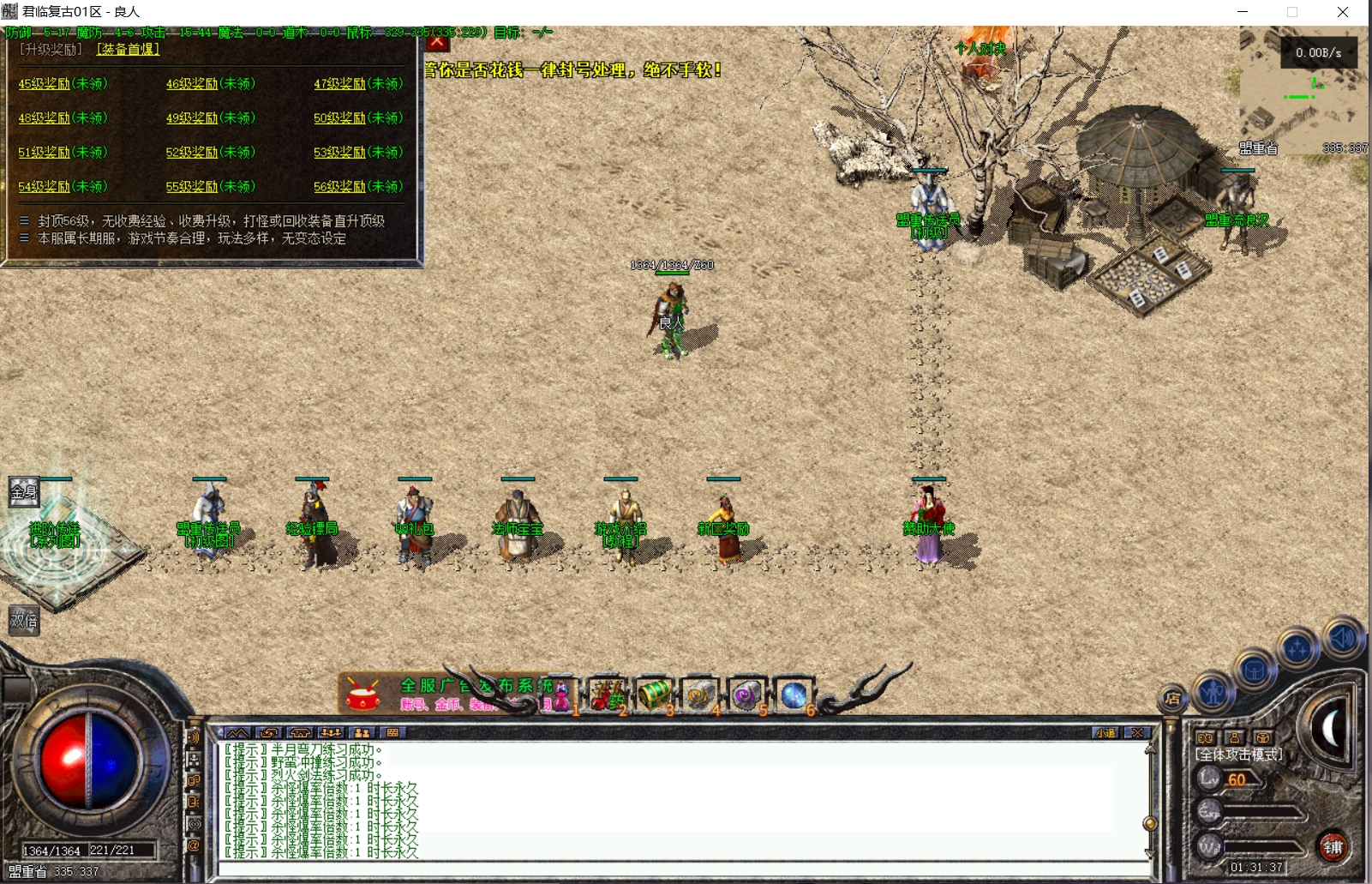Screen dimensions: 1372x884
Task: Open the skills sparkle round button
Action: point(1297,649)
